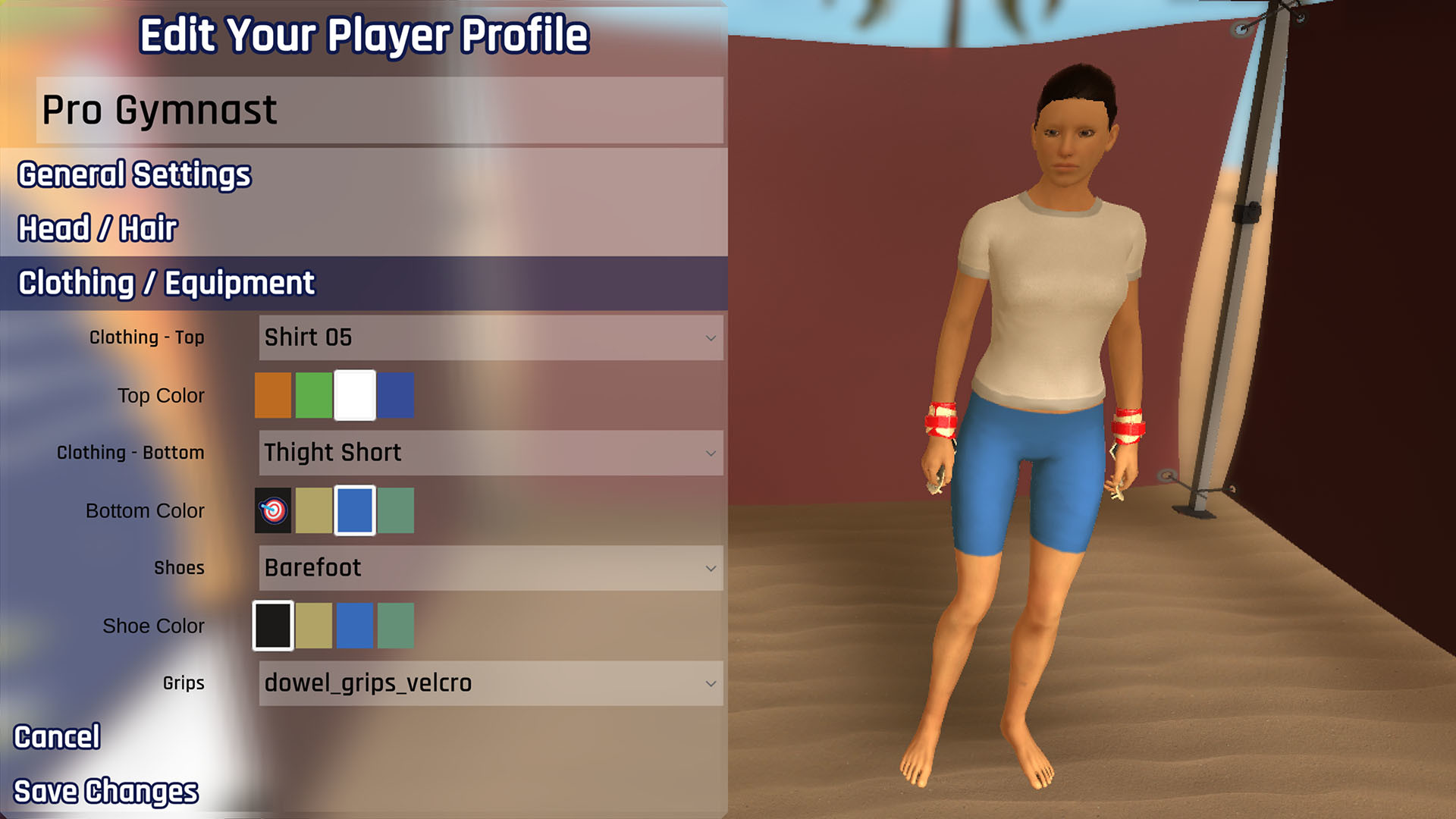Select the white swatch for Top Color
The image size is (1456, 819).
355,395
